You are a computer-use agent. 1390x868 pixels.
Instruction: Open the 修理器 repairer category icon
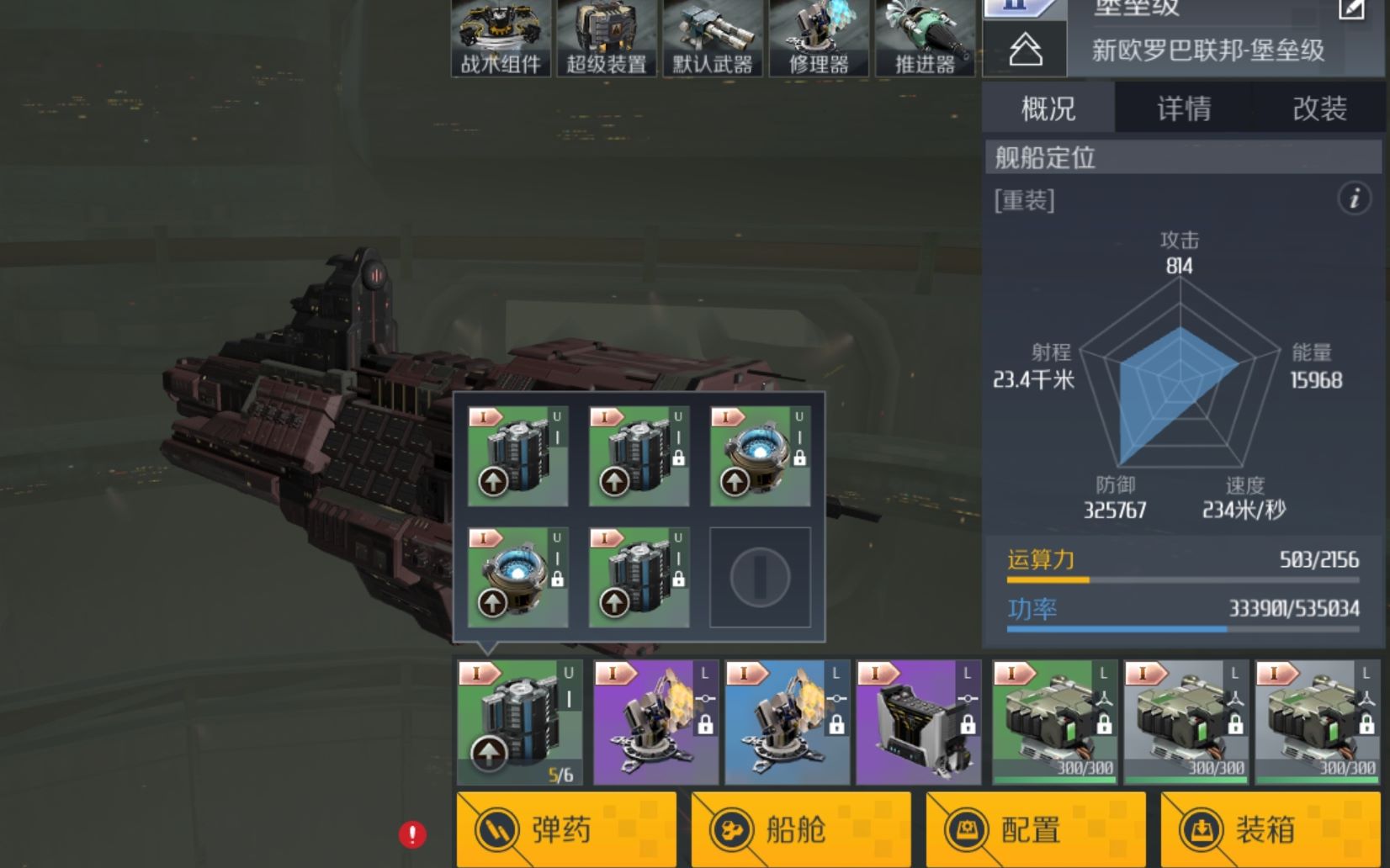coord(819,38)
